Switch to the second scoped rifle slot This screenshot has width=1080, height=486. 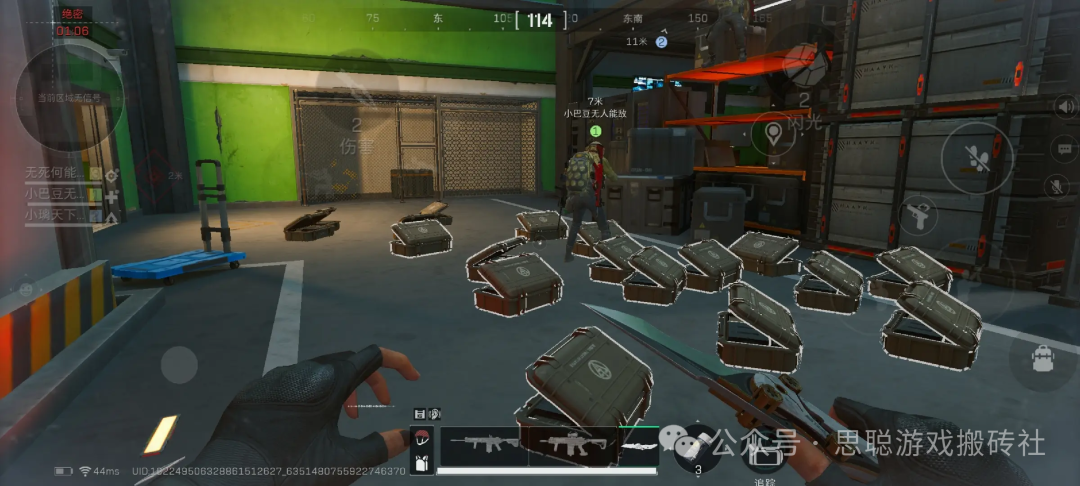coord(570,444)
